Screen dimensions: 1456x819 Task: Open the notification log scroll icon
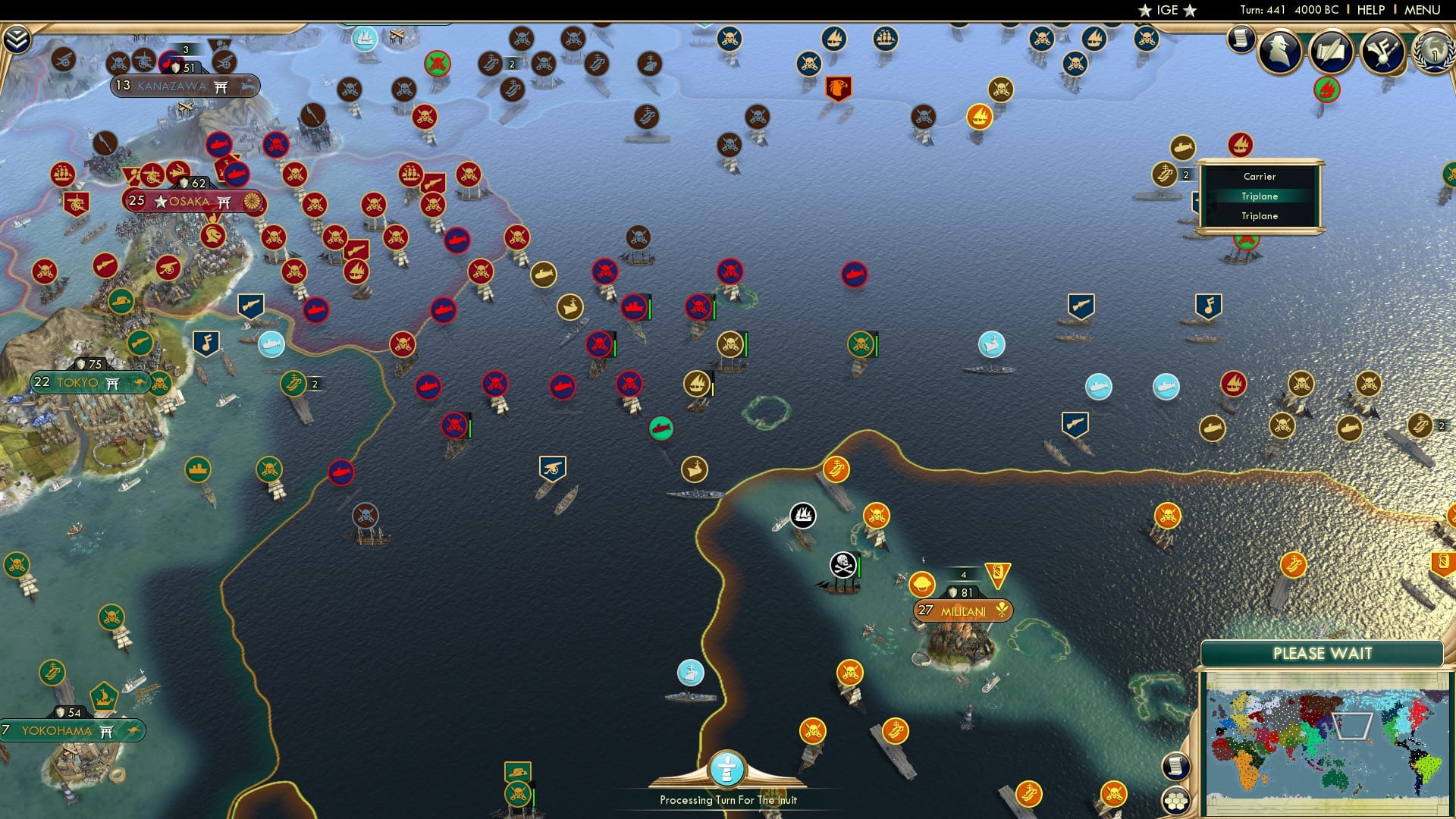click(x=1241, y=38)
